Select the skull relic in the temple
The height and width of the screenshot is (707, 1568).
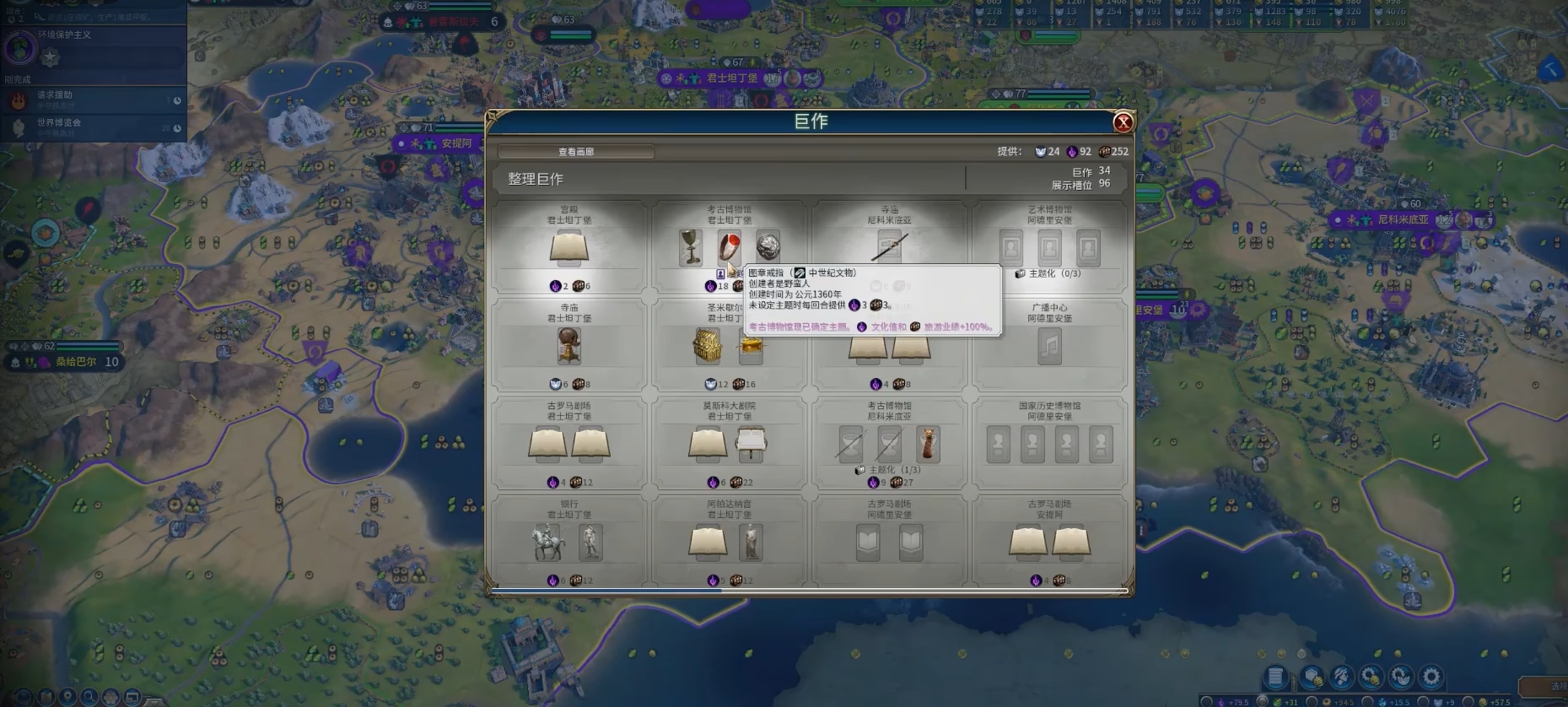click(569, 346)
